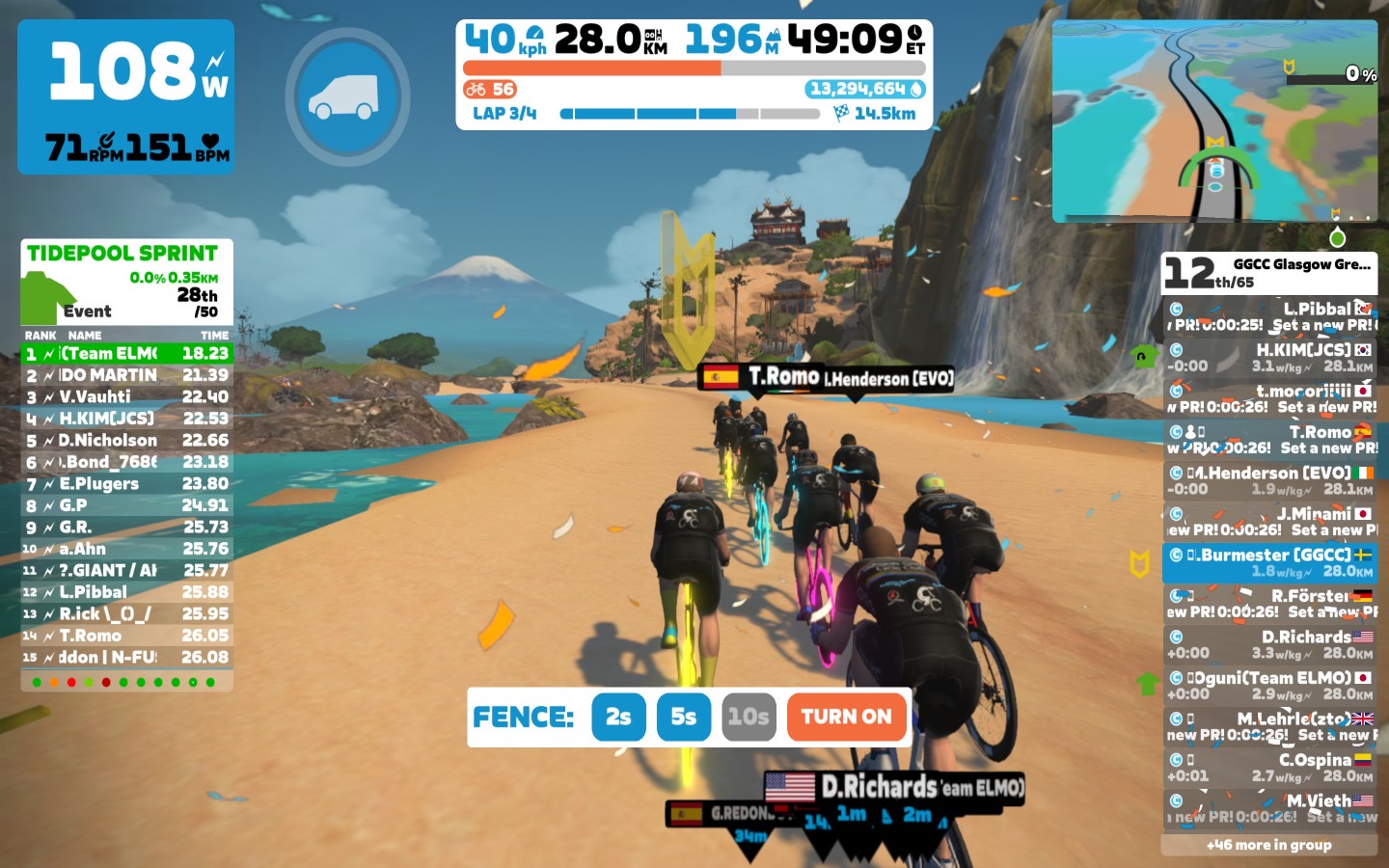Turn on the fence
The width and height of the screenshot is (1389, 868).
846,717
